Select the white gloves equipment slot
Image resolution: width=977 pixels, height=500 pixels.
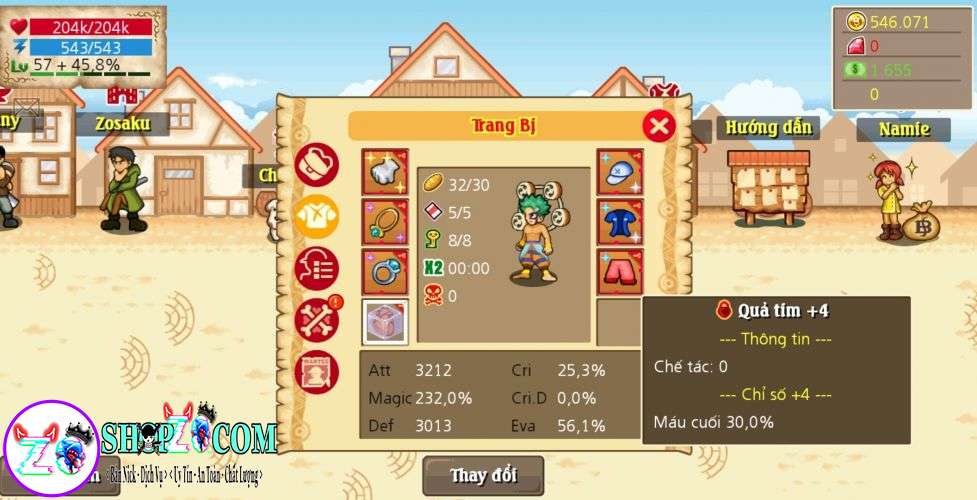click(x=385, y=172)
